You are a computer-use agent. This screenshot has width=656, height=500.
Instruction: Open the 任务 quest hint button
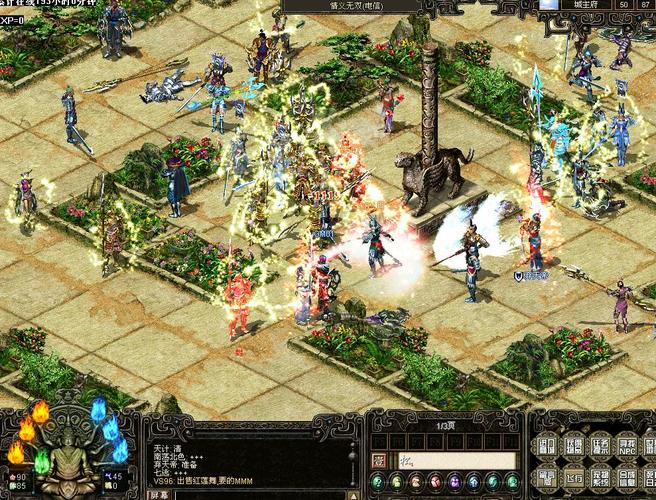[x=600, y=445]
